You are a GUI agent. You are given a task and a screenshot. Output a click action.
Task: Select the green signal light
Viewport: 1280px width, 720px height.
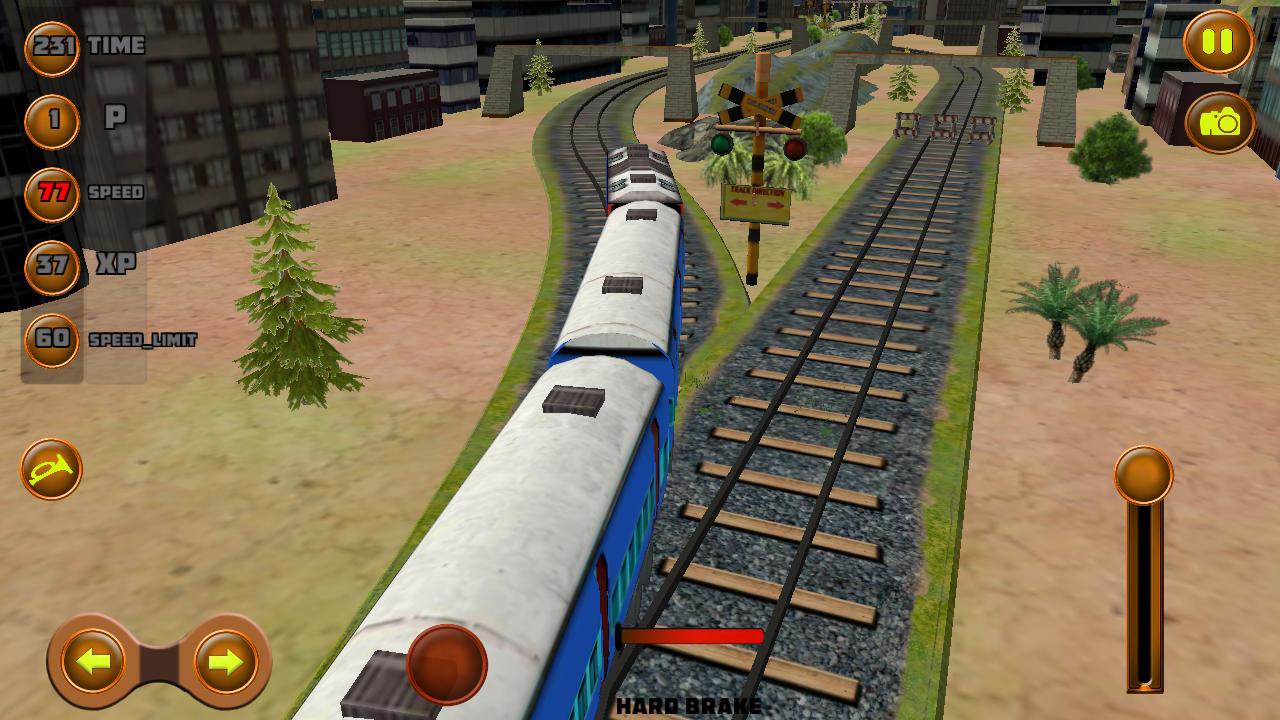[x=721, y=144]
